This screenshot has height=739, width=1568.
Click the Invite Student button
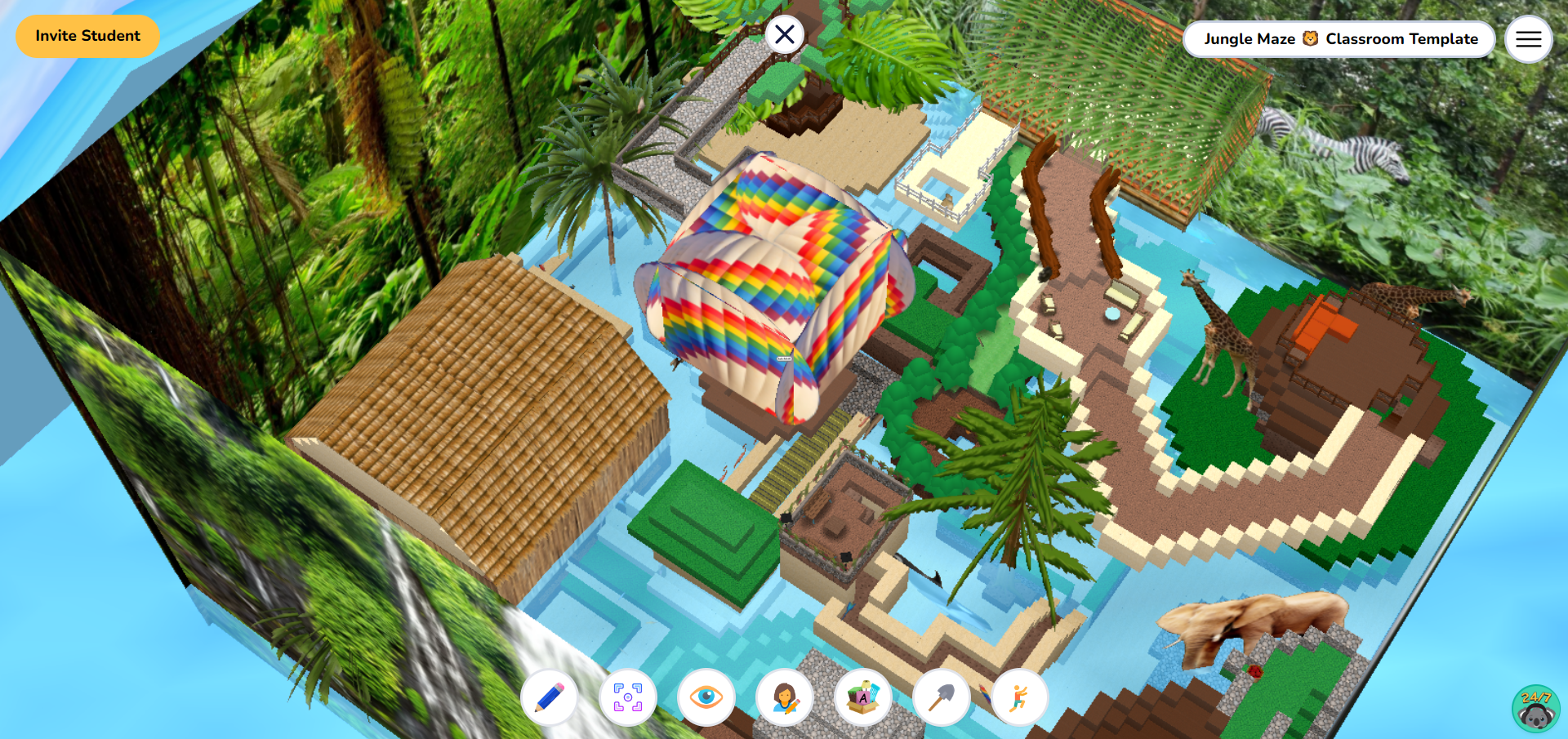tap(87, 36)
